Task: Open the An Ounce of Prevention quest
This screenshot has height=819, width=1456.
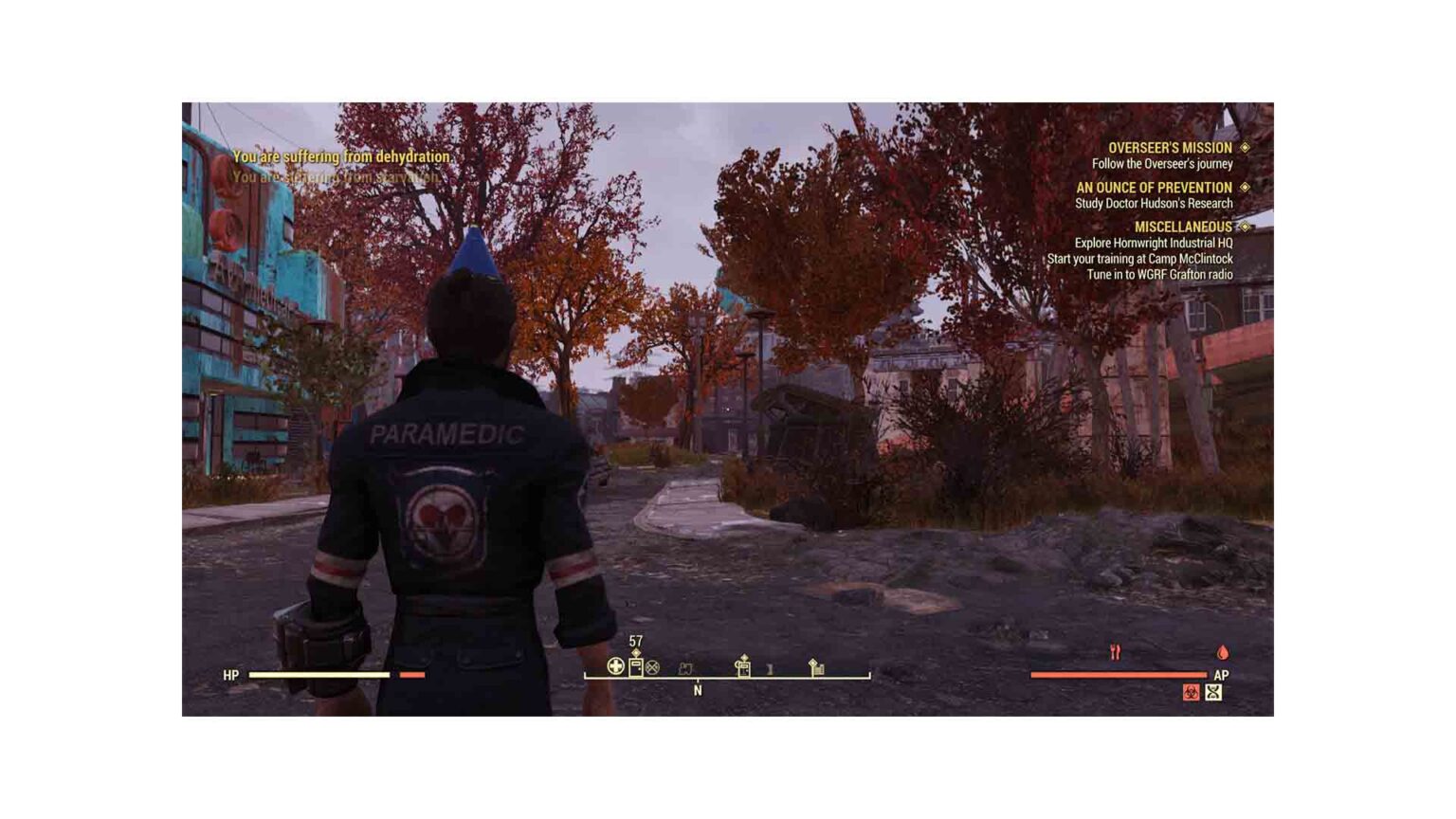Action: click(x=1154, y=188)
